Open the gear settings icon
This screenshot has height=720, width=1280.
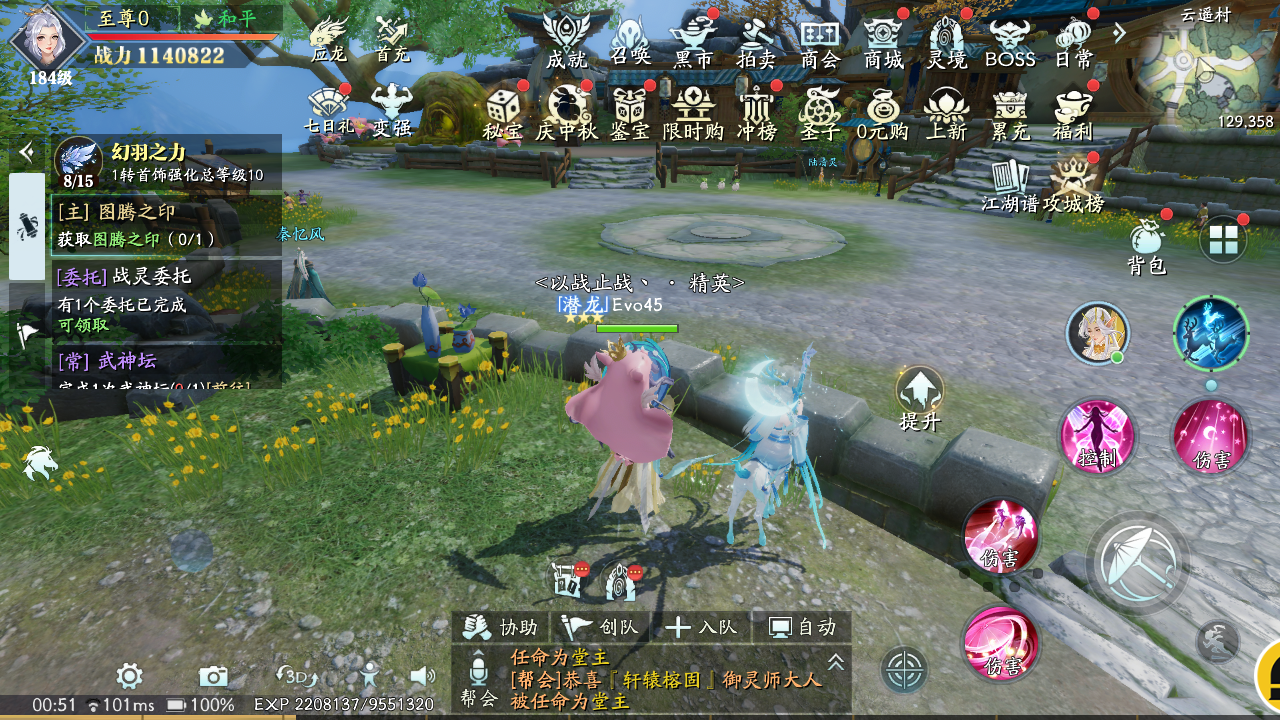point(129,676)
